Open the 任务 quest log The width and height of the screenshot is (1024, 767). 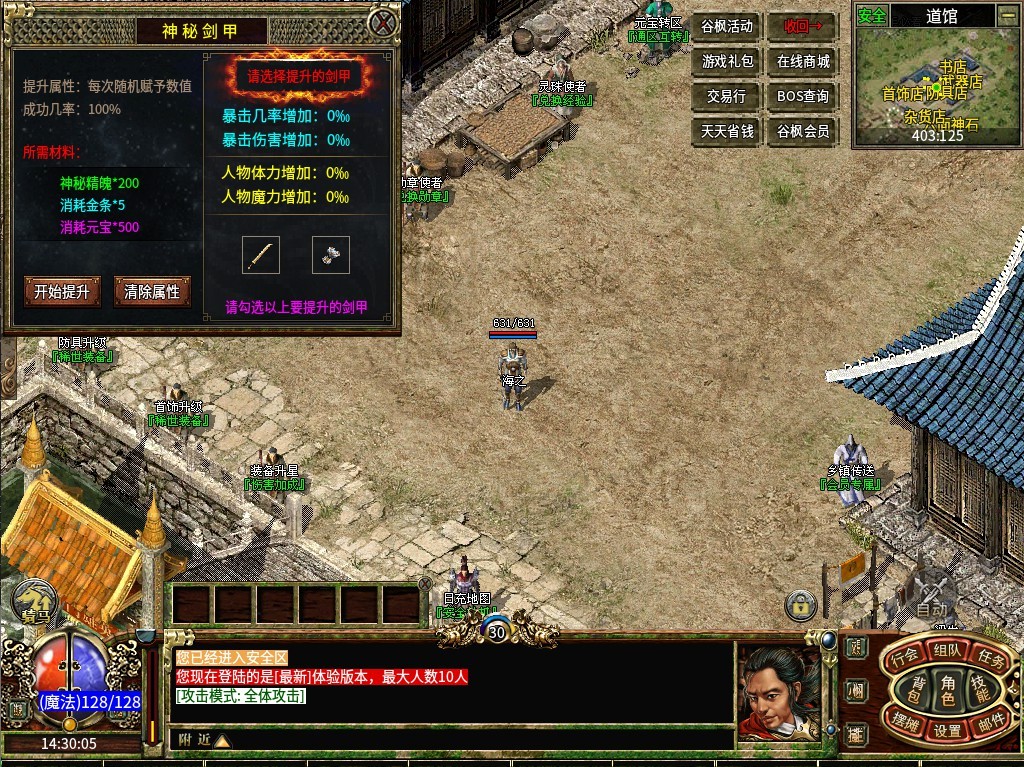(992, 657)
